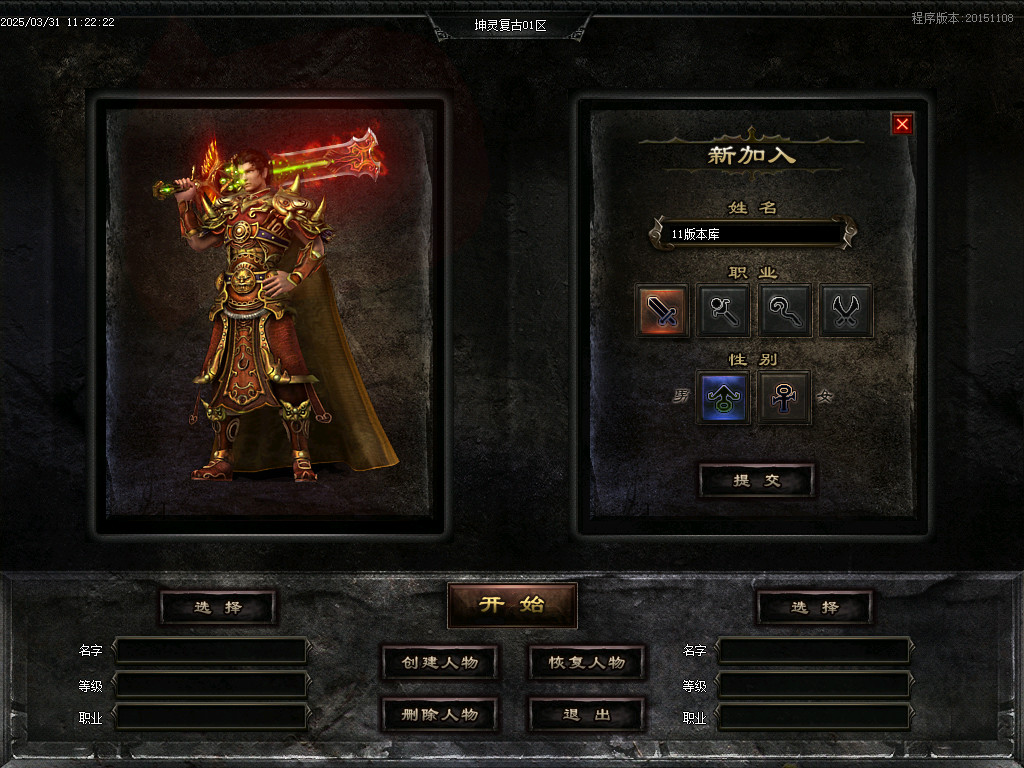Choose the crossed twin blades class
Image resolution: width=1024 pixels, height=768 pixels.
[846, 310]
